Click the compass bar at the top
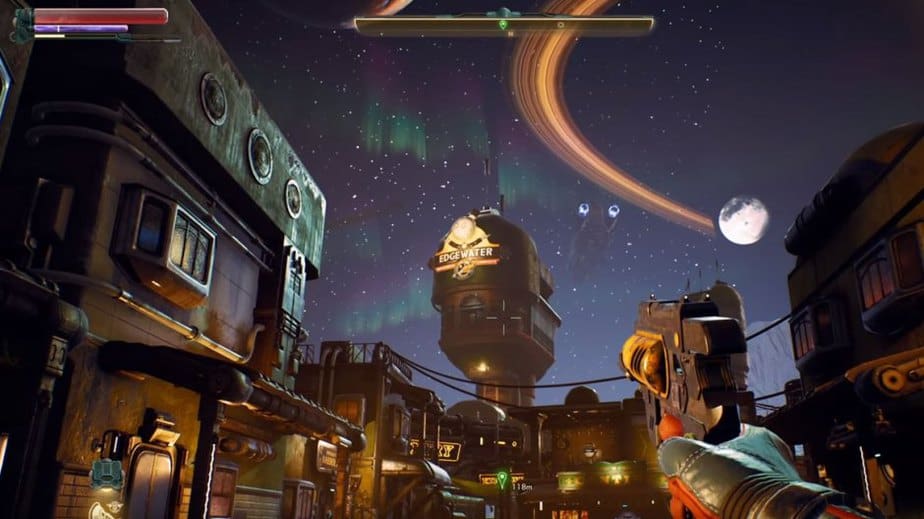The width and height of the screenshot is (924, 519). pos(504,25)
